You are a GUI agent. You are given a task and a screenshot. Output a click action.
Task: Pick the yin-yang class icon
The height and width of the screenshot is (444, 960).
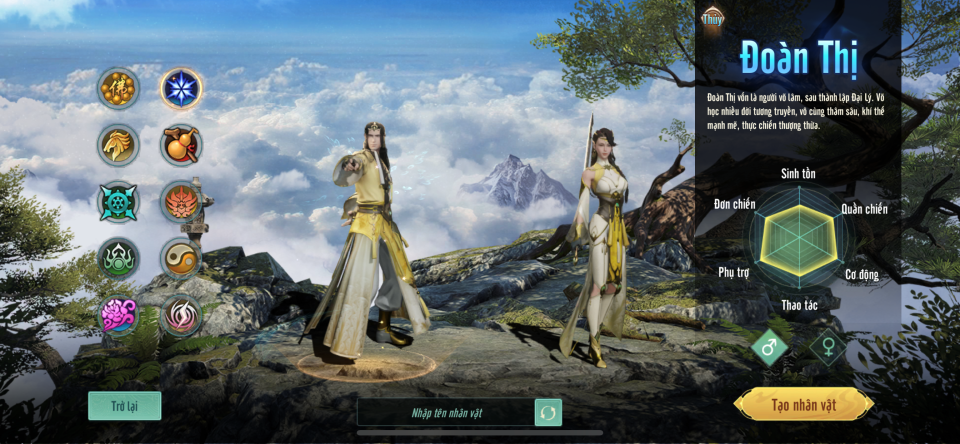[x=182, y=259]
